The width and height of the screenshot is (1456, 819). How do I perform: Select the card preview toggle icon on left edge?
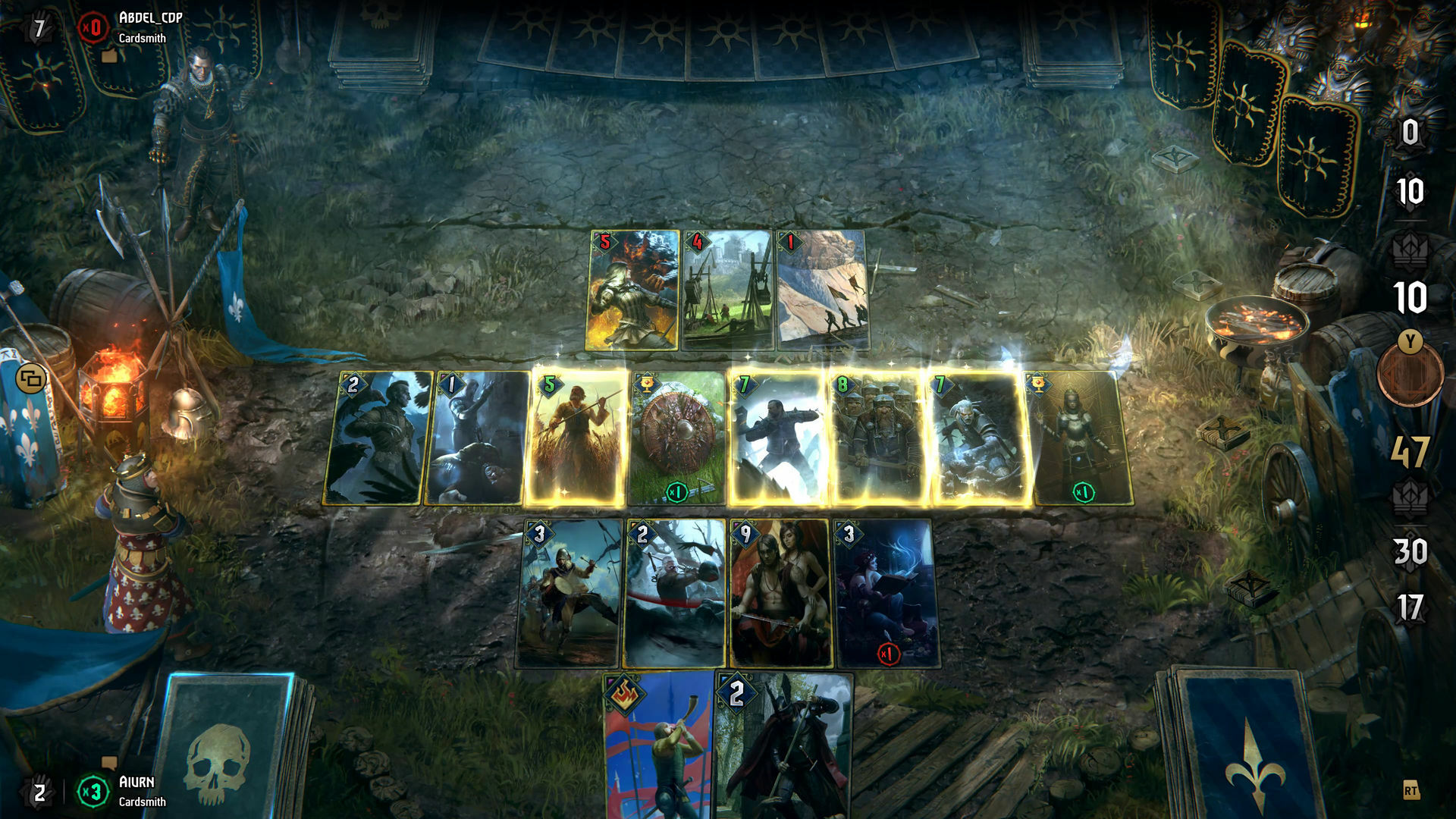[x=32, y=379]
